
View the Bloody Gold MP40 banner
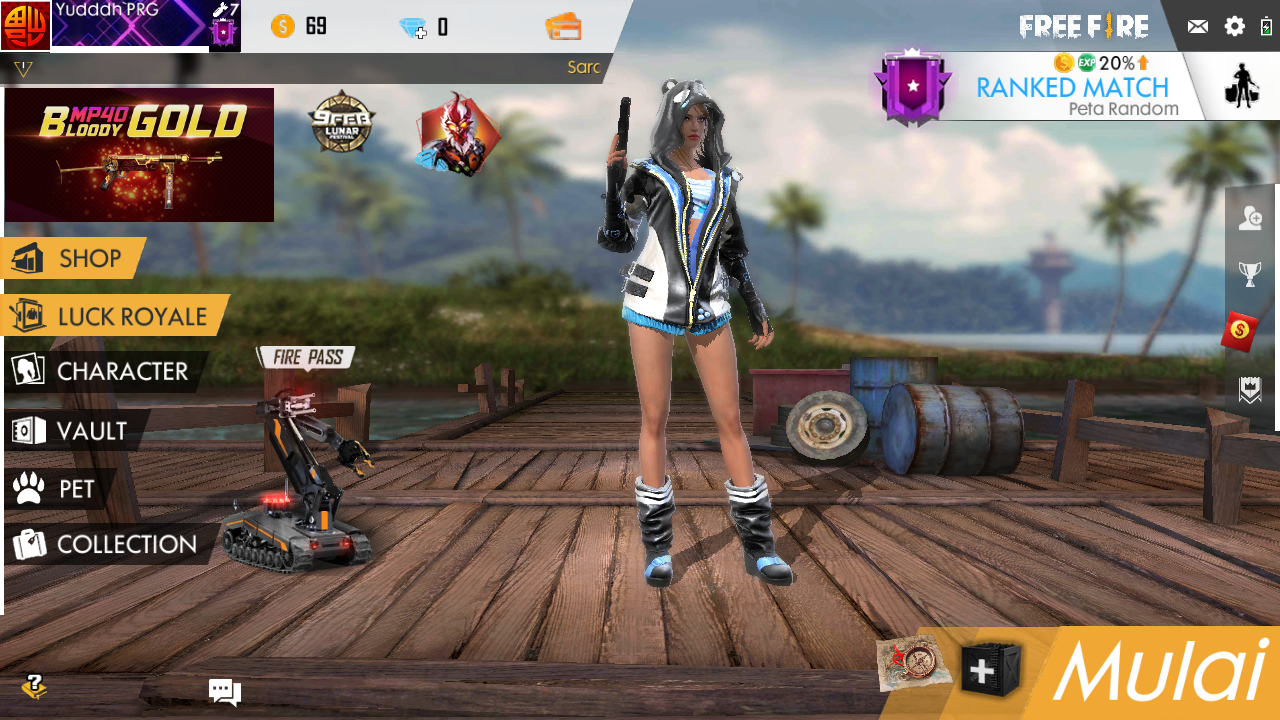click(x=139, y=154)
